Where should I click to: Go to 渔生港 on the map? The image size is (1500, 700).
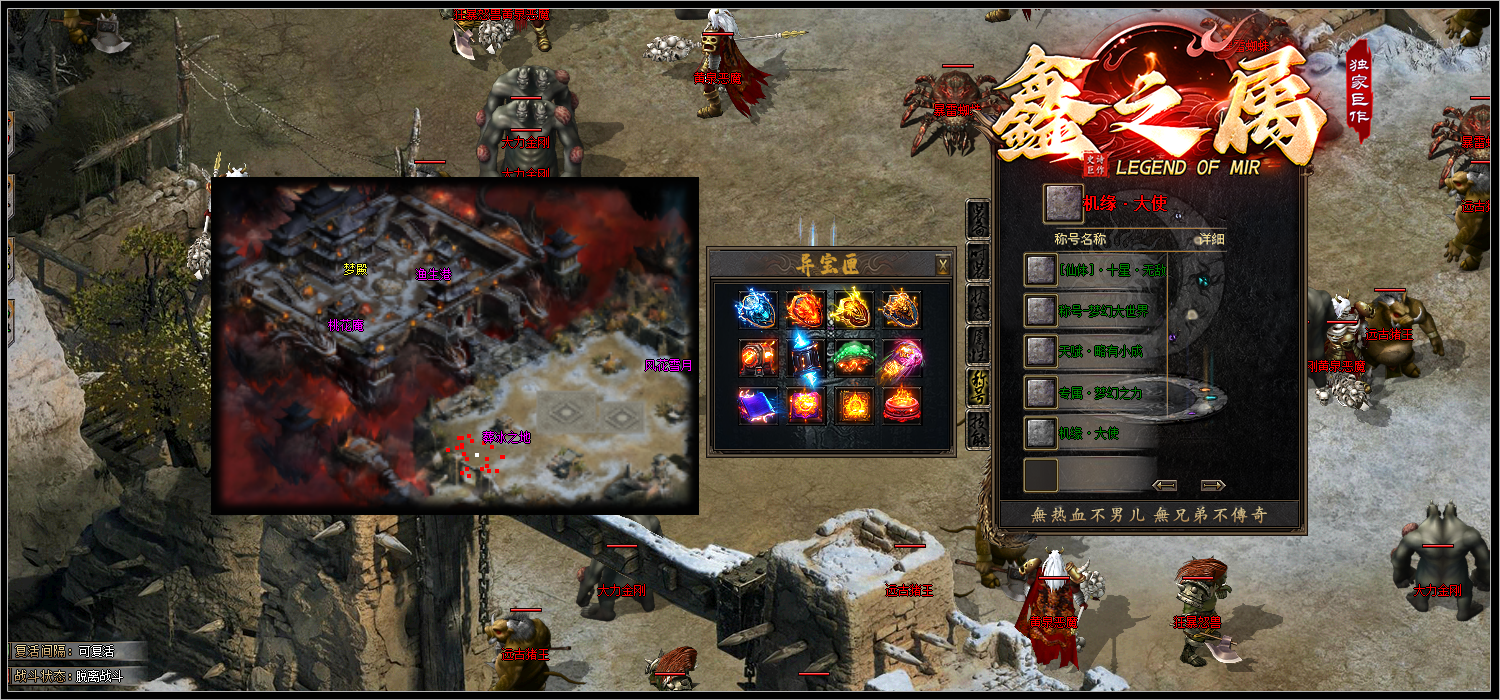(x=433, y=272)
